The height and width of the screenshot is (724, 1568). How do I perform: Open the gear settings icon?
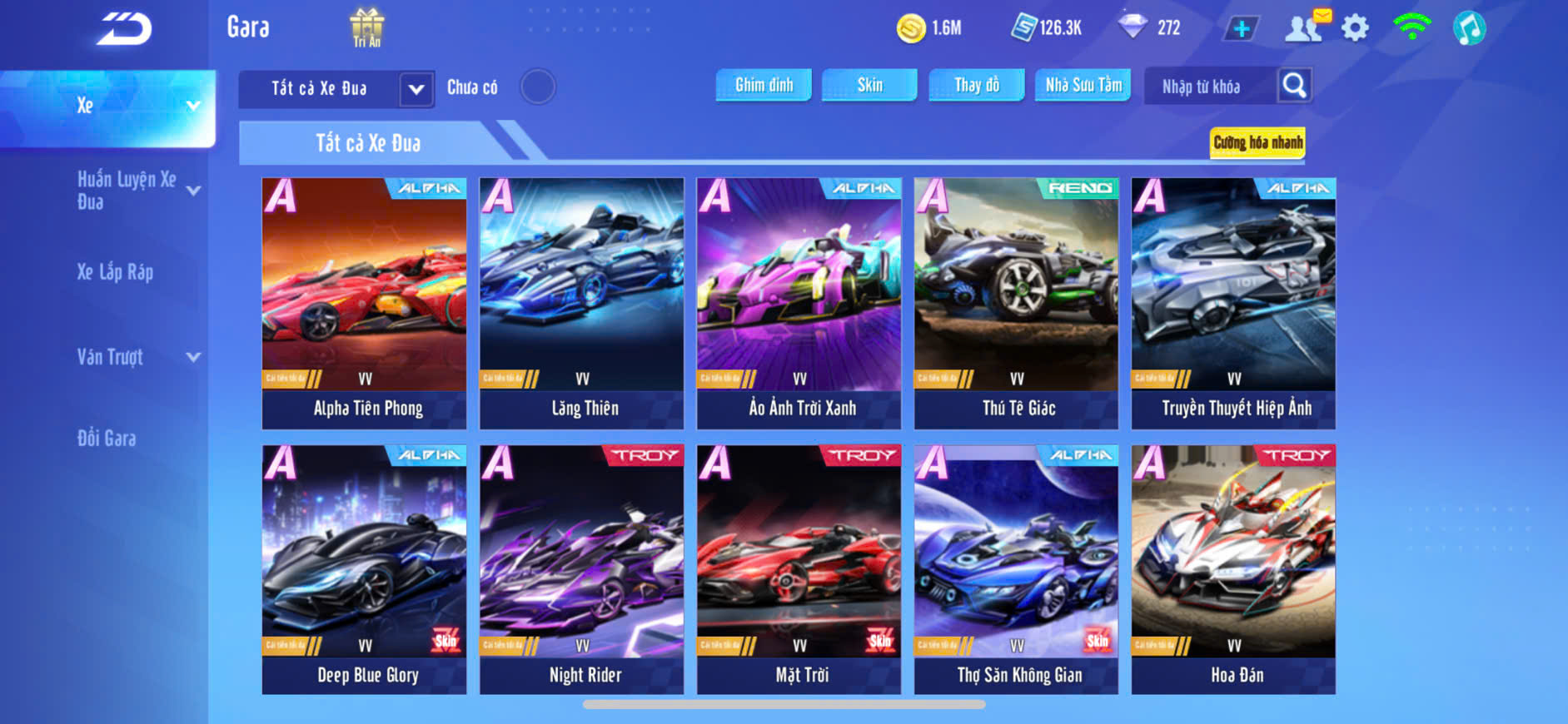coord(1355,28)
